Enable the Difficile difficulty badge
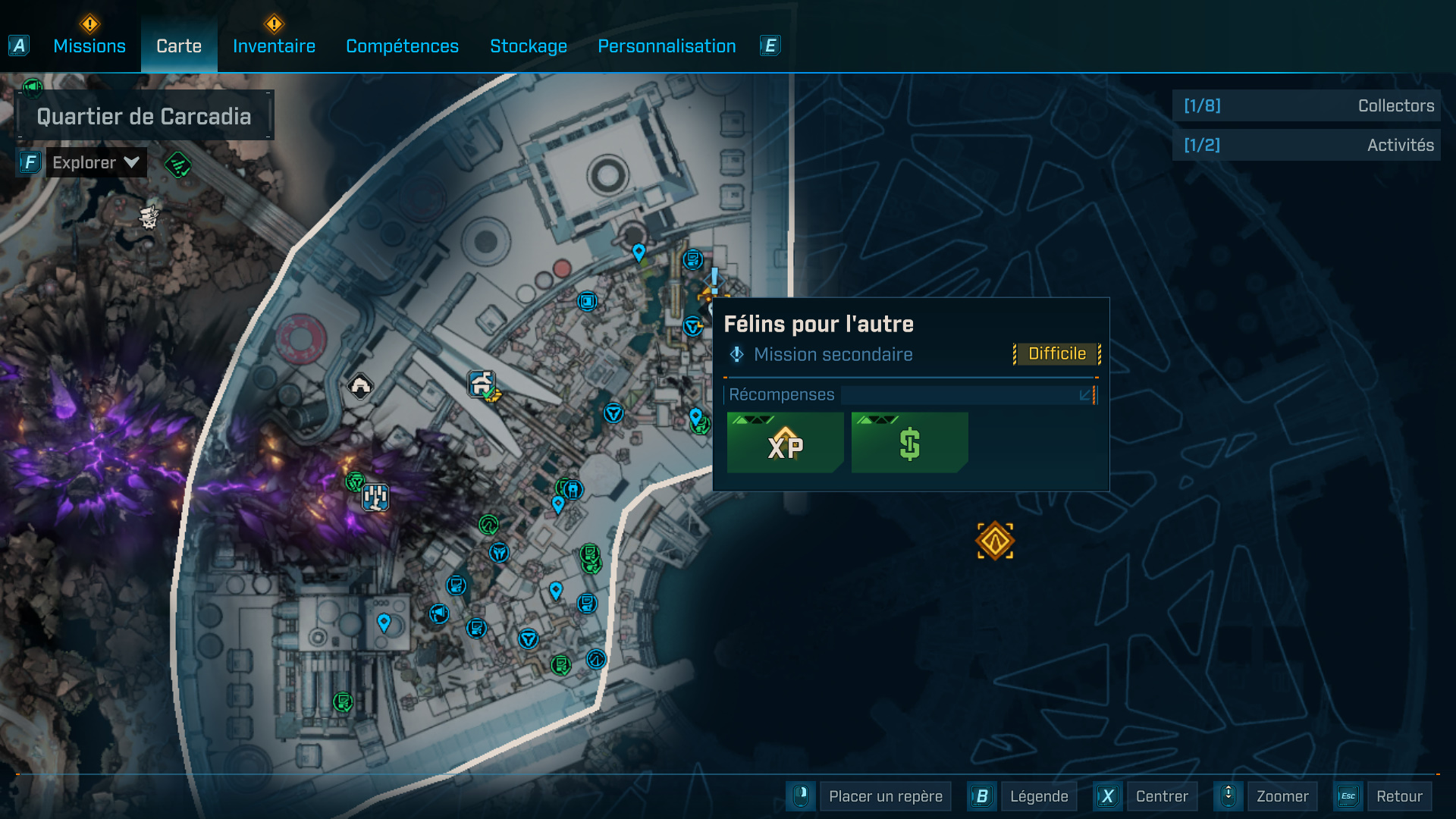The image size is (1456, 819). 1056,353
